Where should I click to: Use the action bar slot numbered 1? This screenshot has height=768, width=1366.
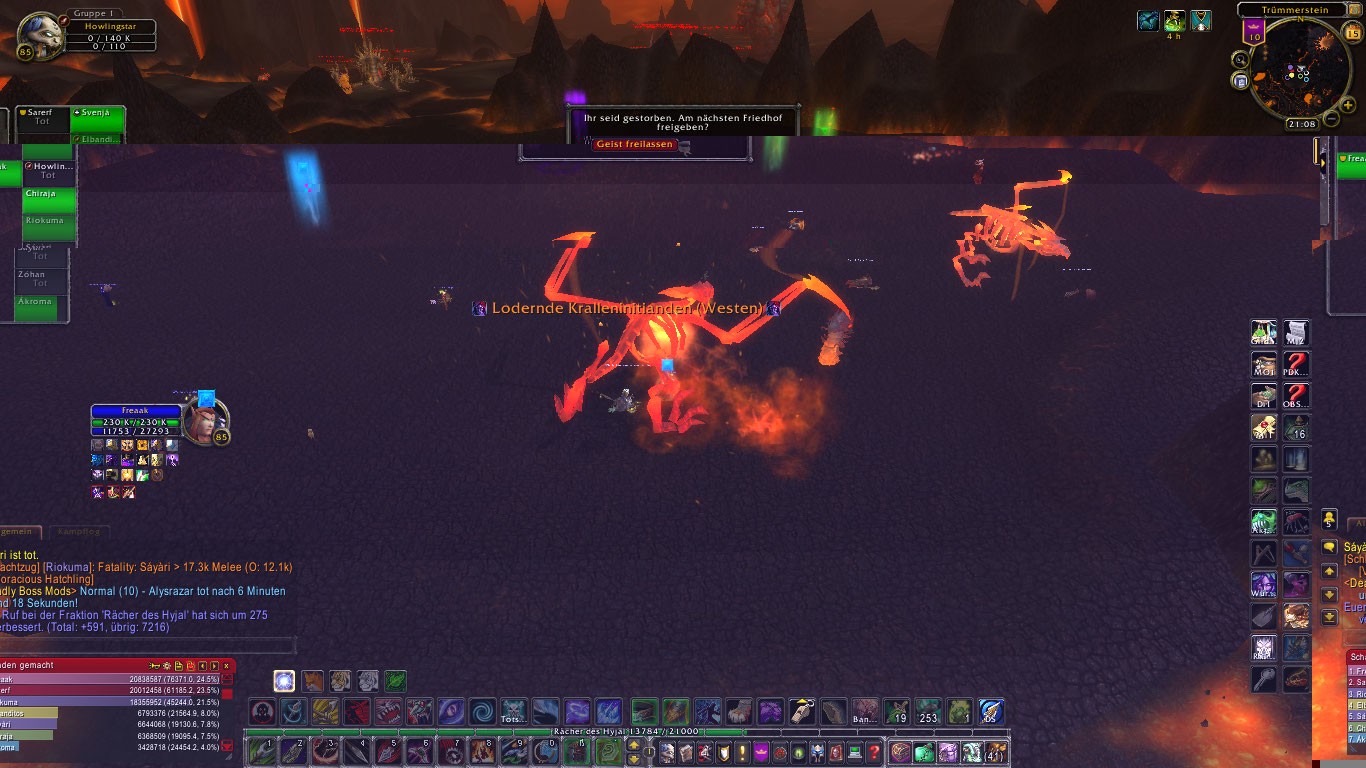[262, 751]
